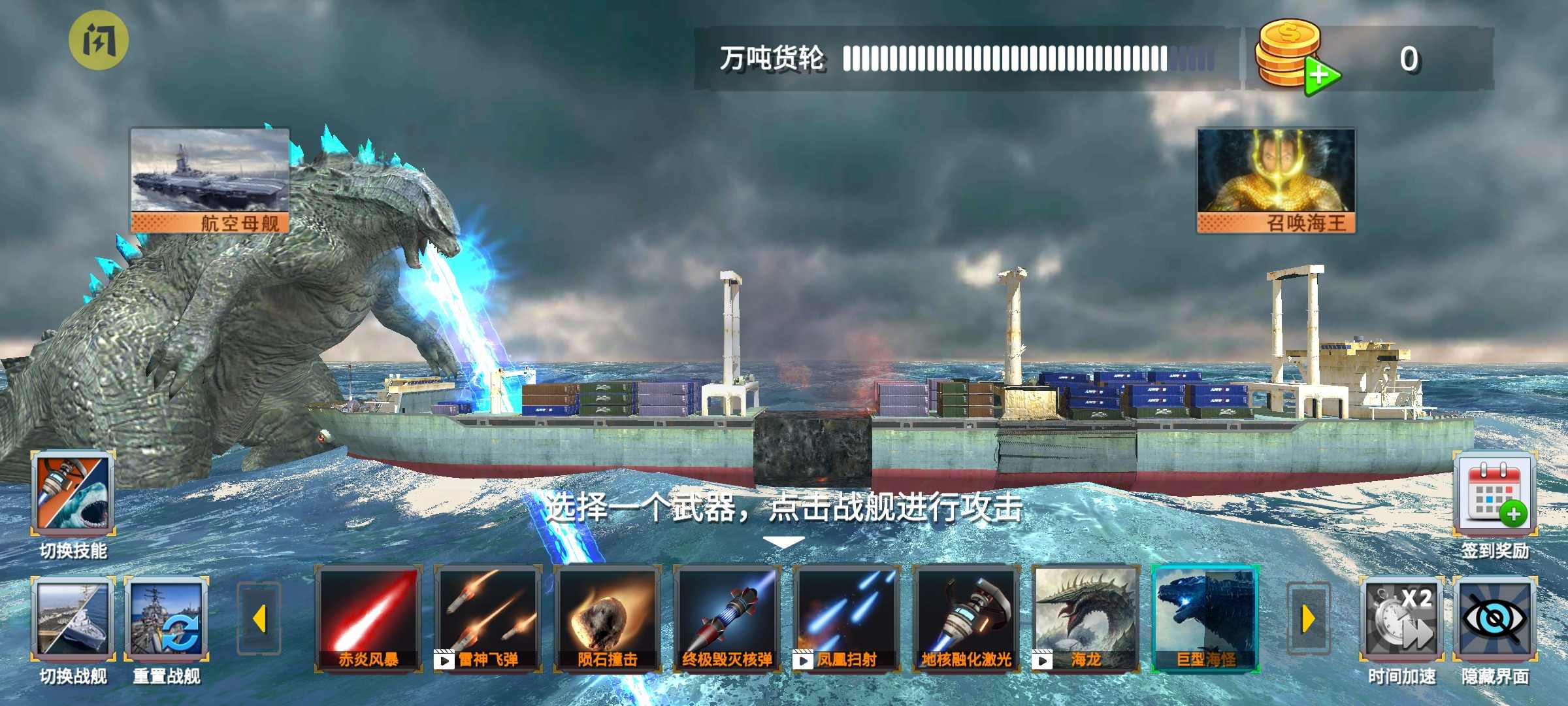Toggle 隐藏界面 to hide the interface

1496,618
